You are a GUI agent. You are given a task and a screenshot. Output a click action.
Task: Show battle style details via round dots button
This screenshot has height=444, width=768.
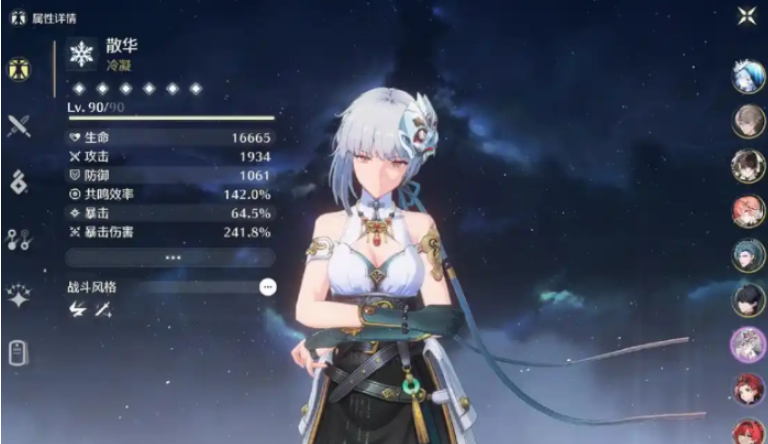pyautogui.click(x=267, y=287)
